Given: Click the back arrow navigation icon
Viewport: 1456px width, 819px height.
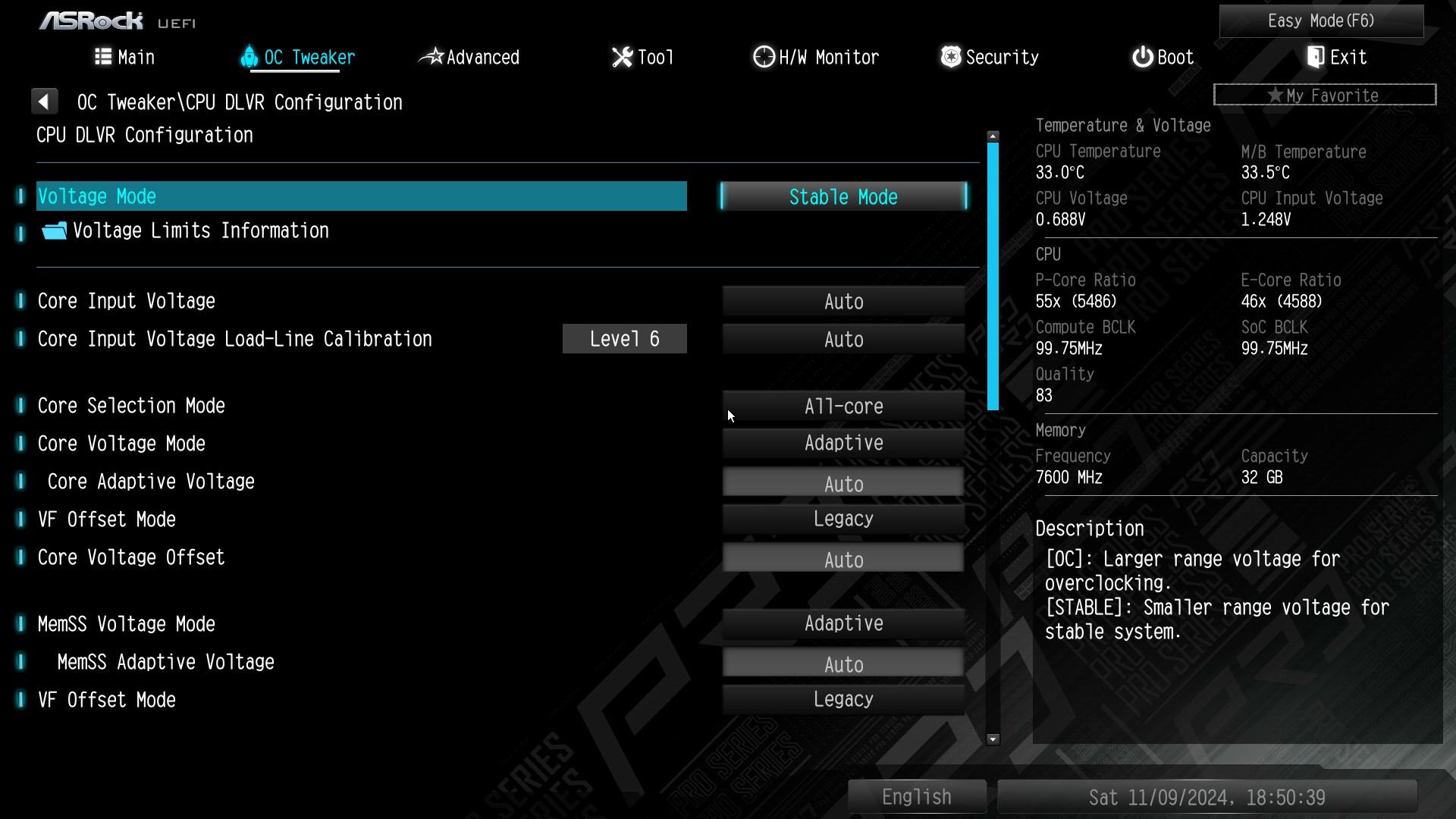Looking at the screenshot, I should pos(45,101).
